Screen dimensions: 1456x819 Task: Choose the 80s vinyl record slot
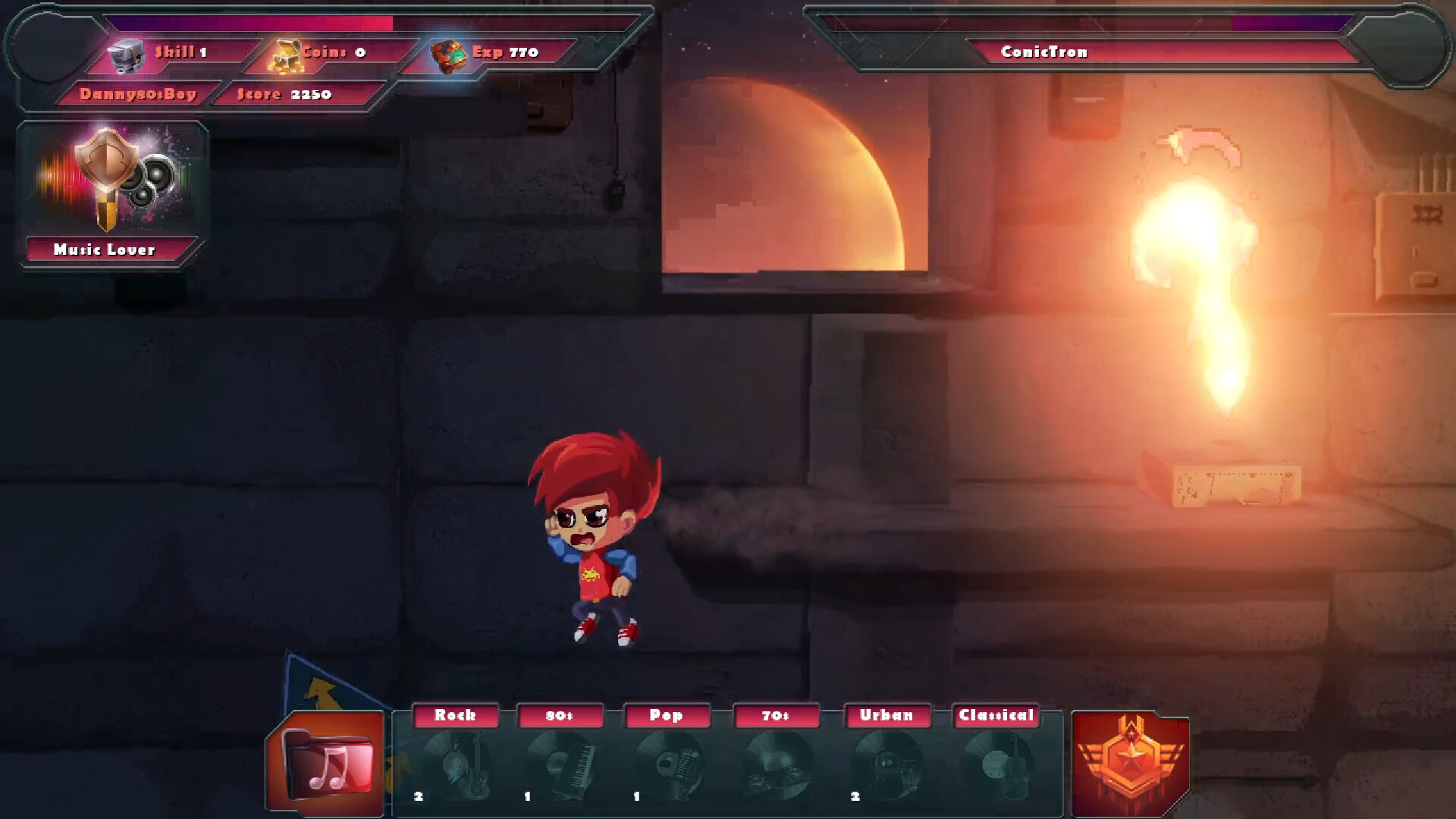563,764
